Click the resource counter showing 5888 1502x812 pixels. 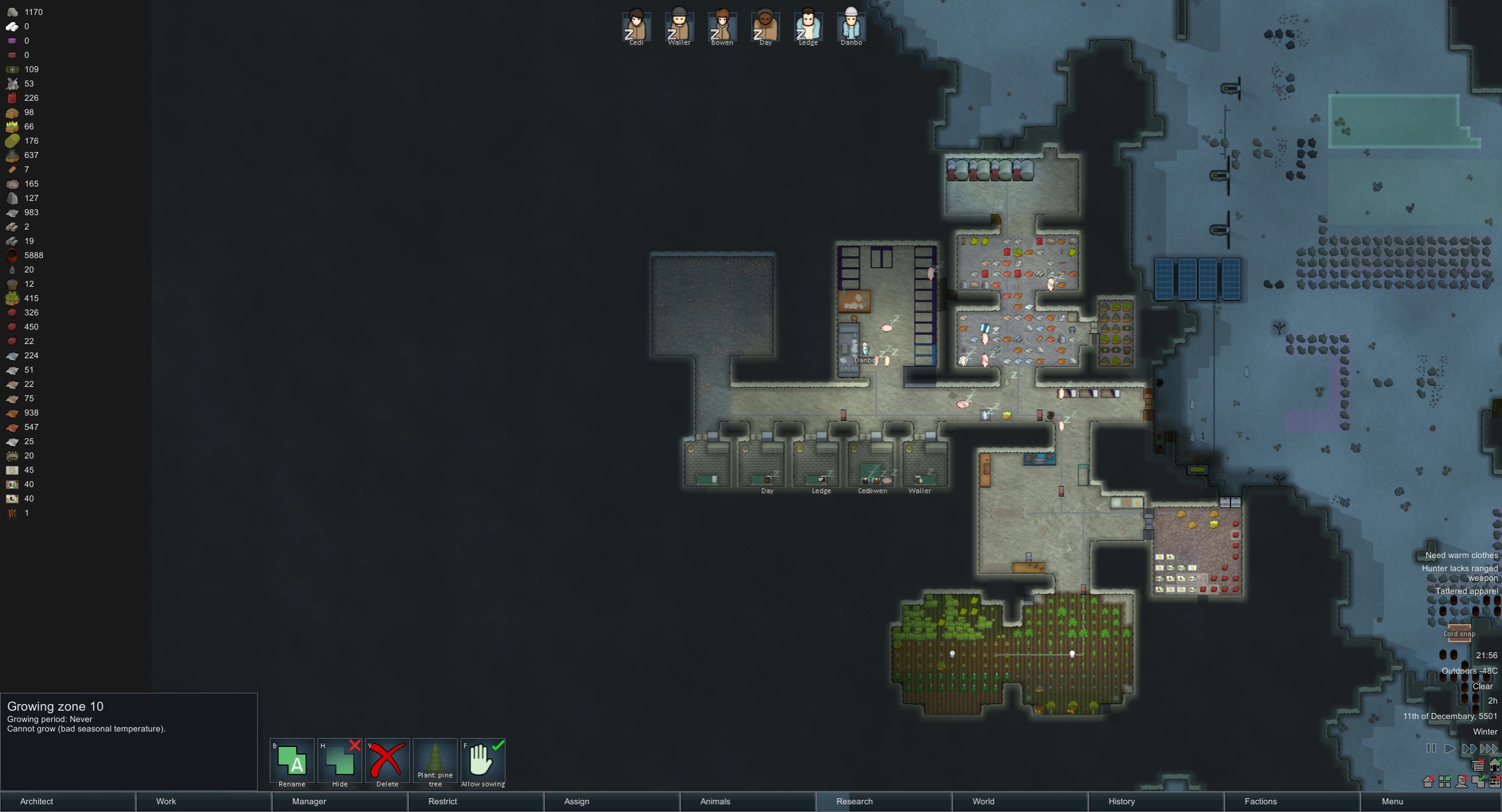click(12, 255)
